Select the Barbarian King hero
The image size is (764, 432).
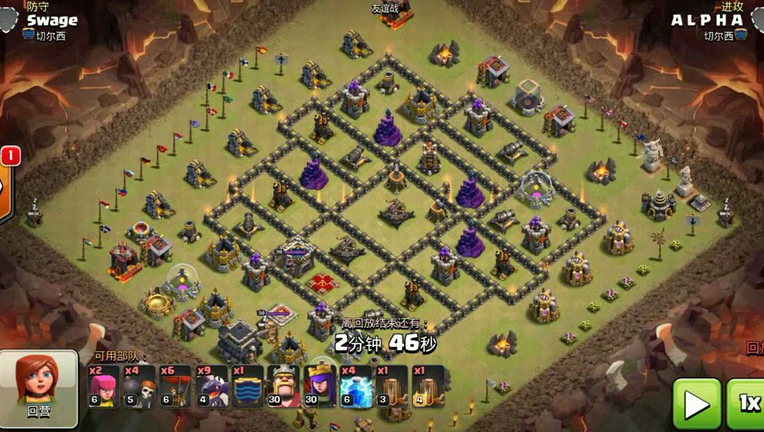pos(284,385)
